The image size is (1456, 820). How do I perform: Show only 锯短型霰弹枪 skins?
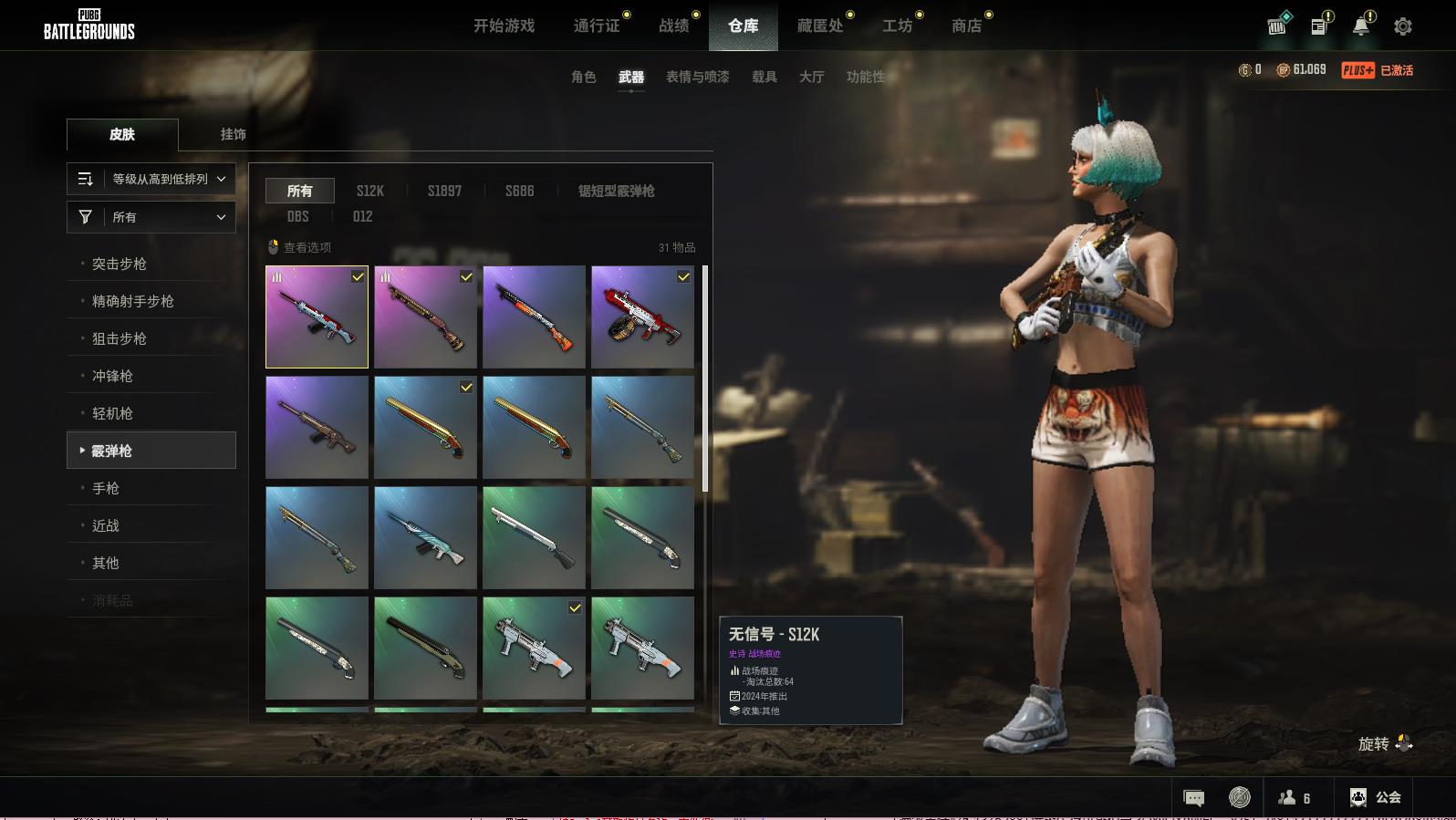[x=616, y=191]
